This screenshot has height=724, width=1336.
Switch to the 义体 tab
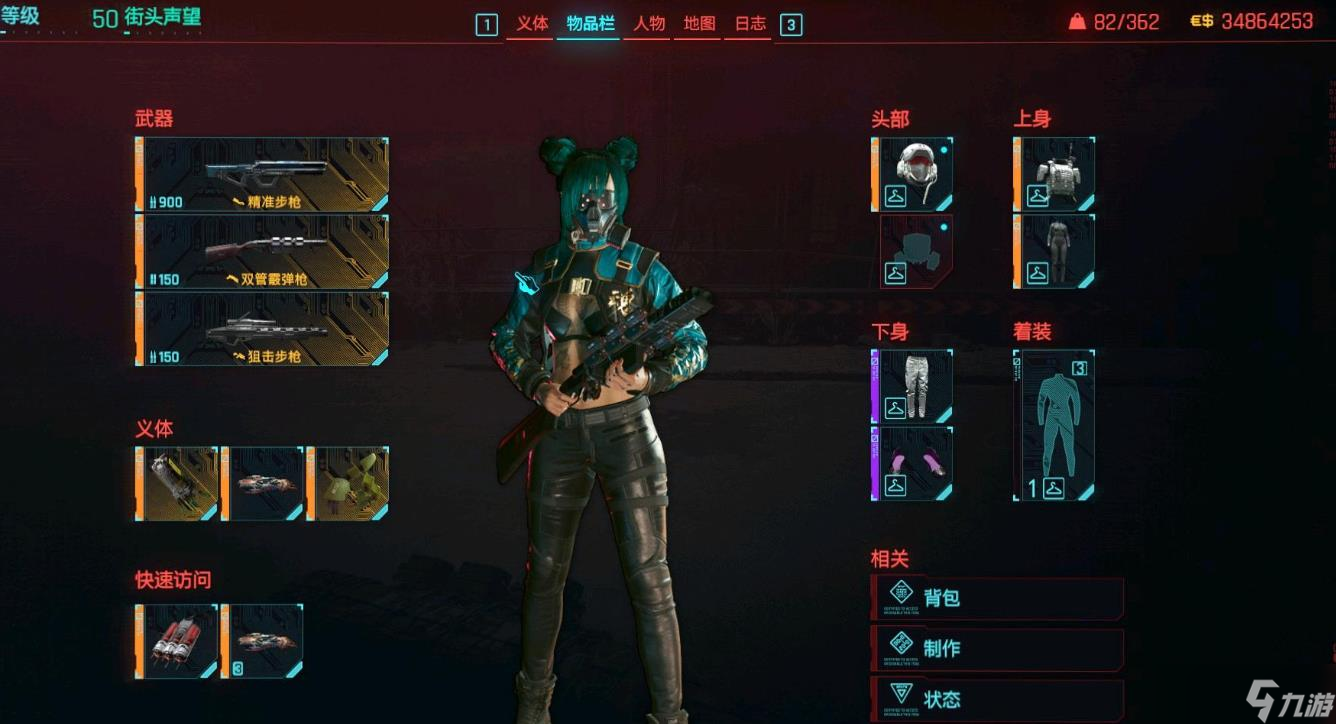532,24
